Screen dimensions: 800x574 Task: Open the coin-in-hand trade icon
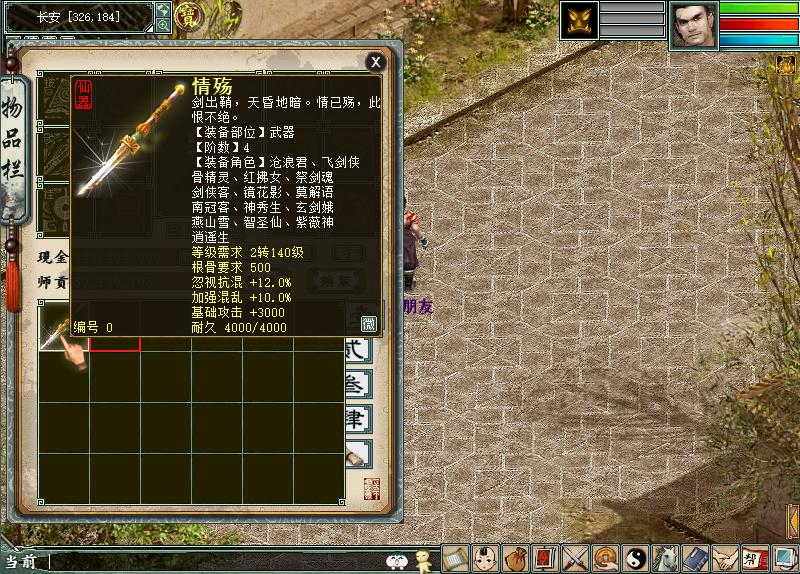point(605,558)
